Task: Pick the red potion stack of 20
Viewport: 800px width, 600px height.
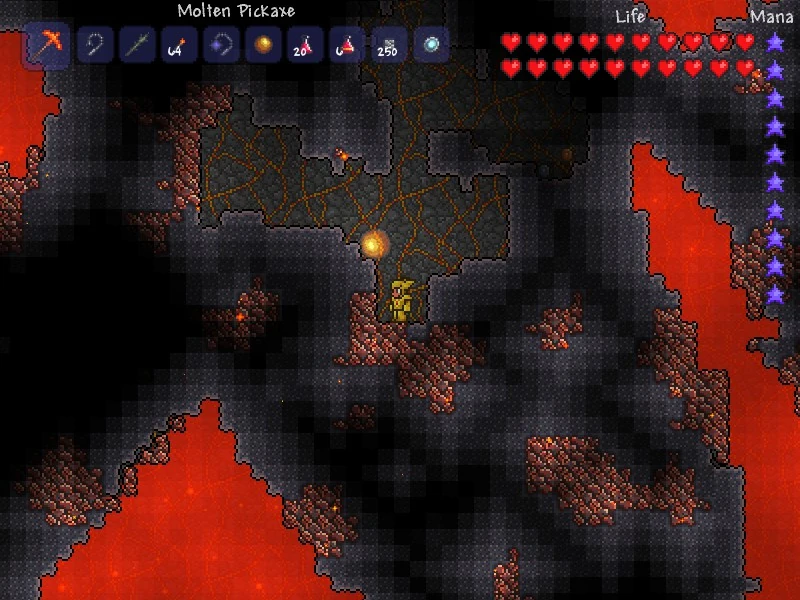Action: 304,45
